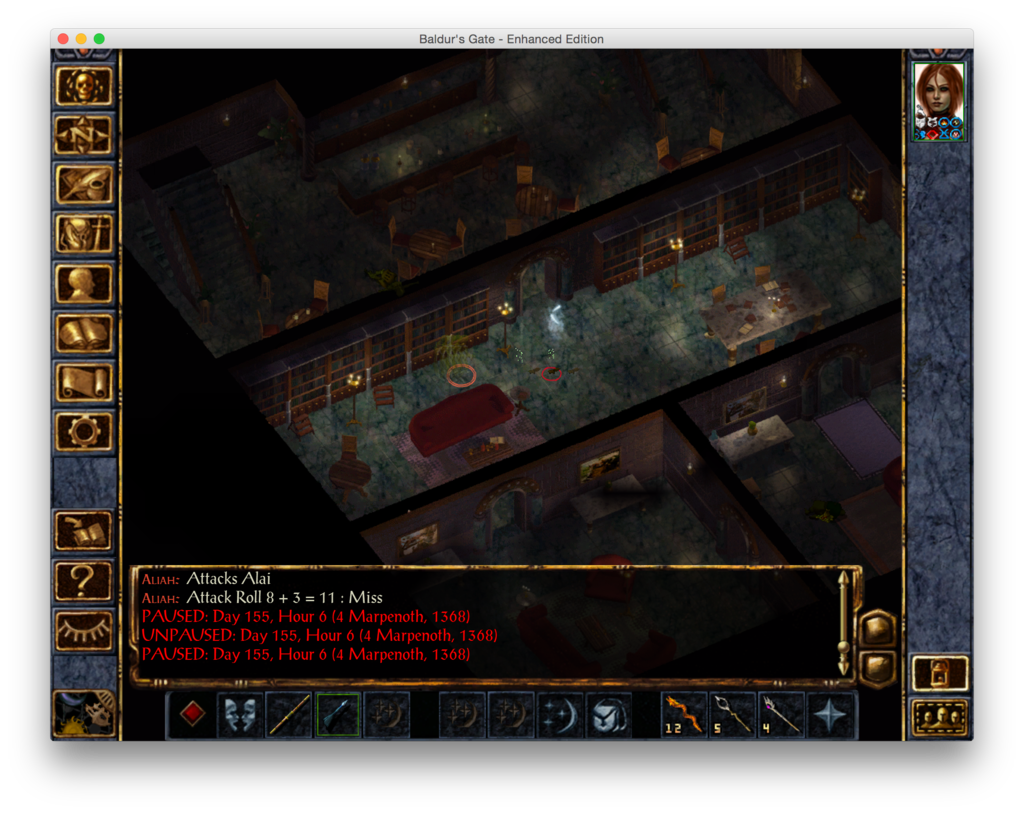Image resolution: width=1024 pixels, height=813 pixels.
Task: Use the orange wand with 12 charges
Action: (685, 715)
